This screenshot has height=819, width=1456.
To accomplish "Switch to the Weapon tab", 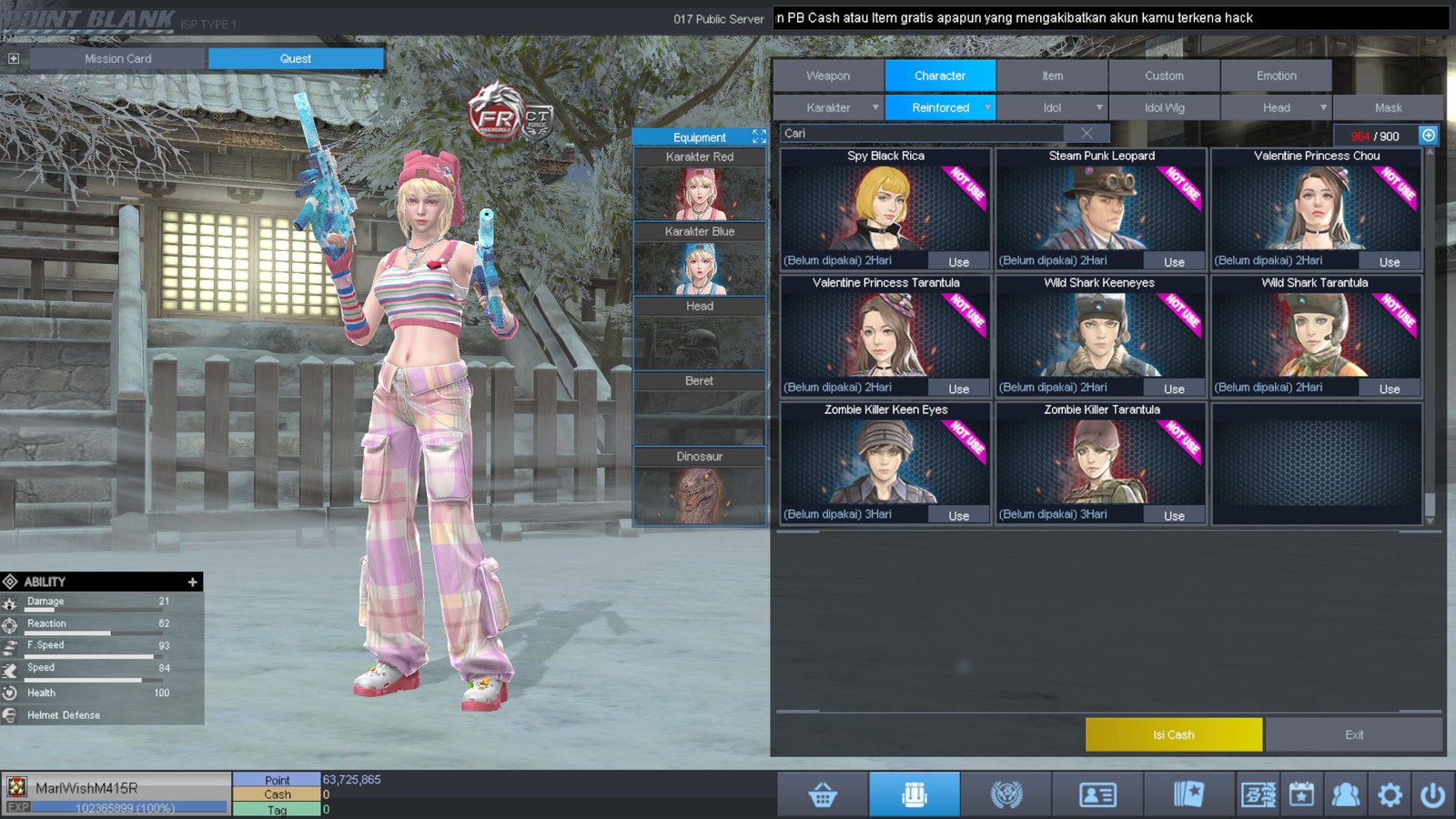I will click(x=827, y=76).
